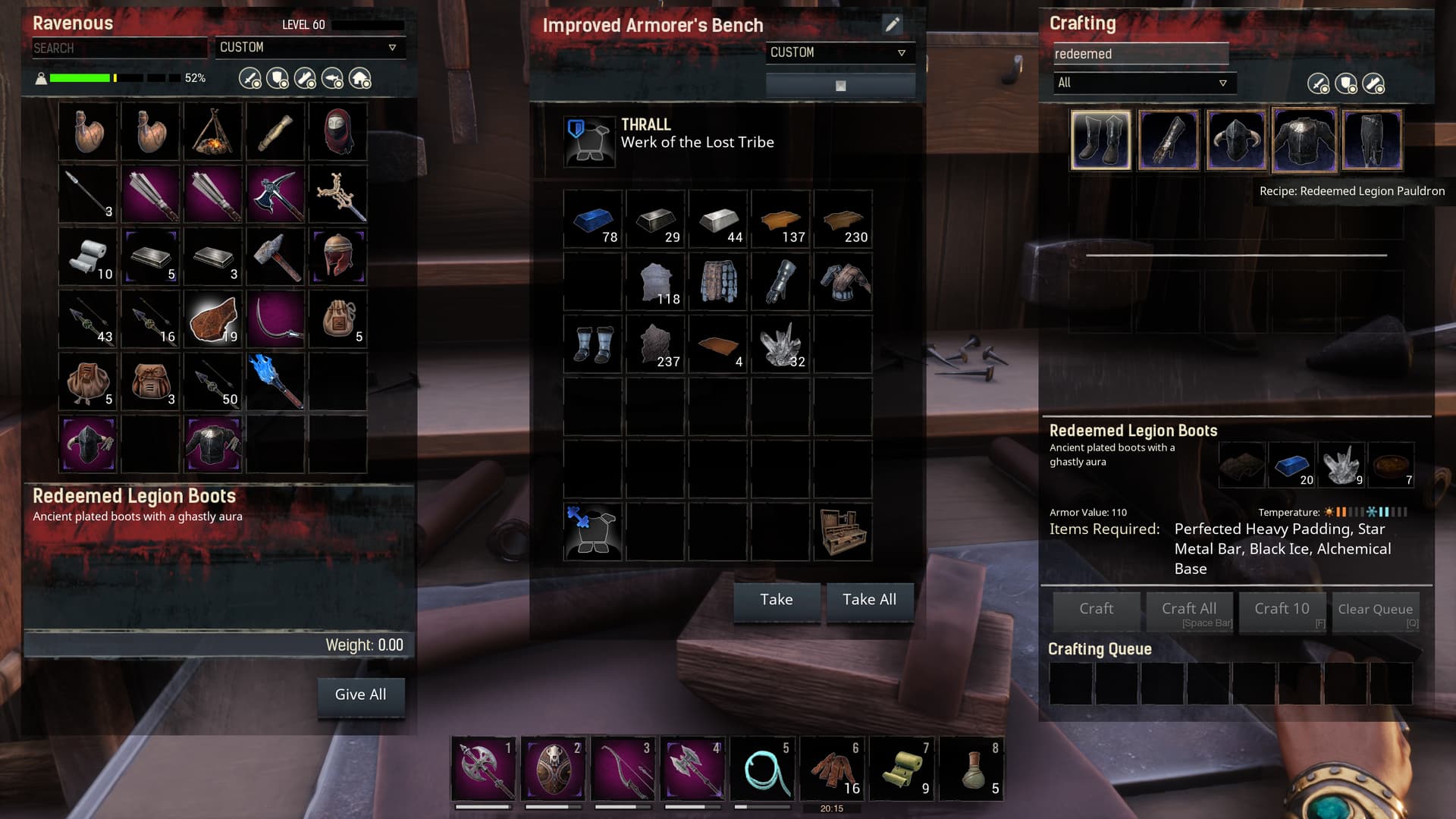
Task: Click the edit pencil on Improved Armorer's Bench
Action: (893, 24)
